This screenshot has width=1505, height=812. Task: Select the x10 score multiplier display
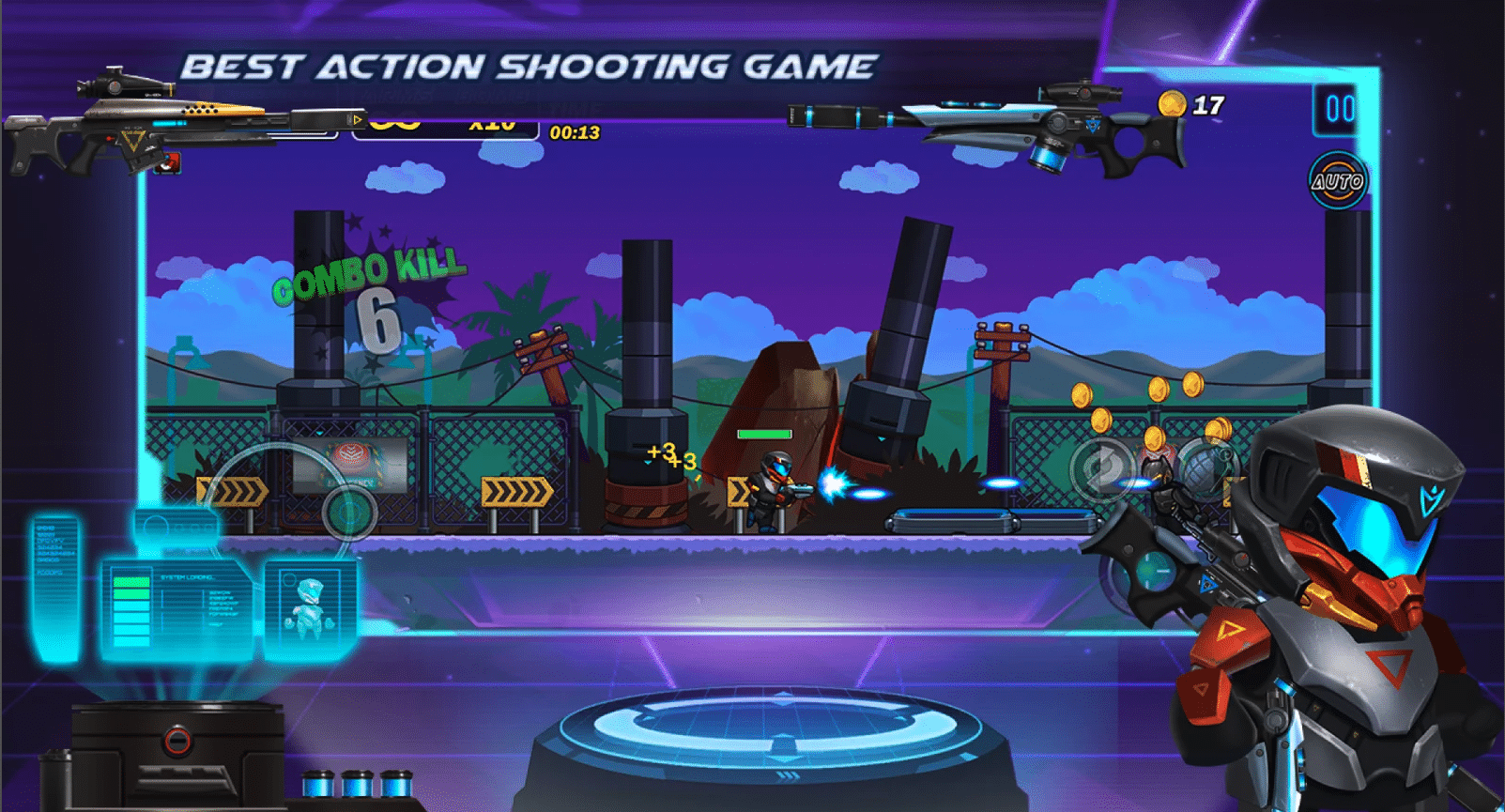click(x=492, y=123)
